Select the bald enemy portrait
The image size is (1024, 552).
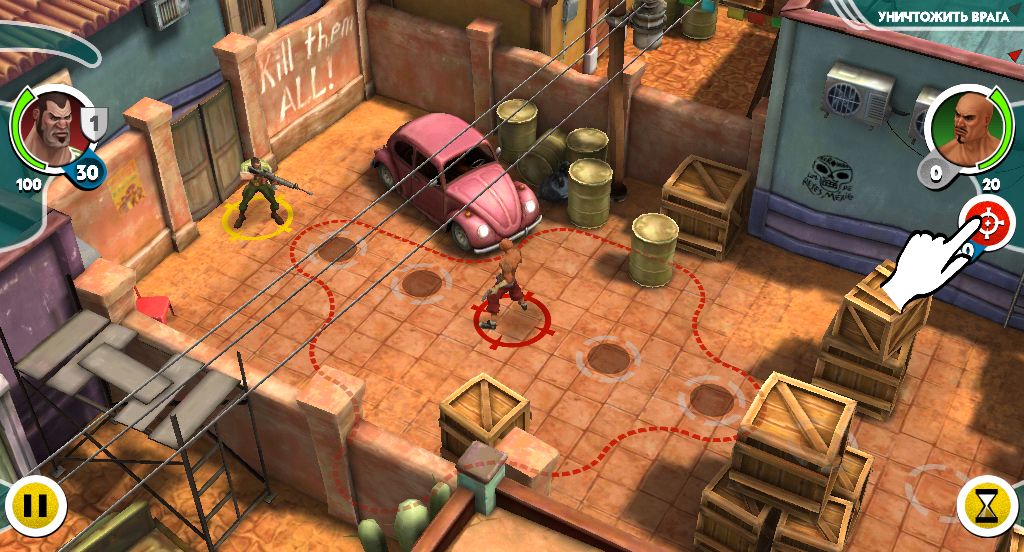[963, 126]
